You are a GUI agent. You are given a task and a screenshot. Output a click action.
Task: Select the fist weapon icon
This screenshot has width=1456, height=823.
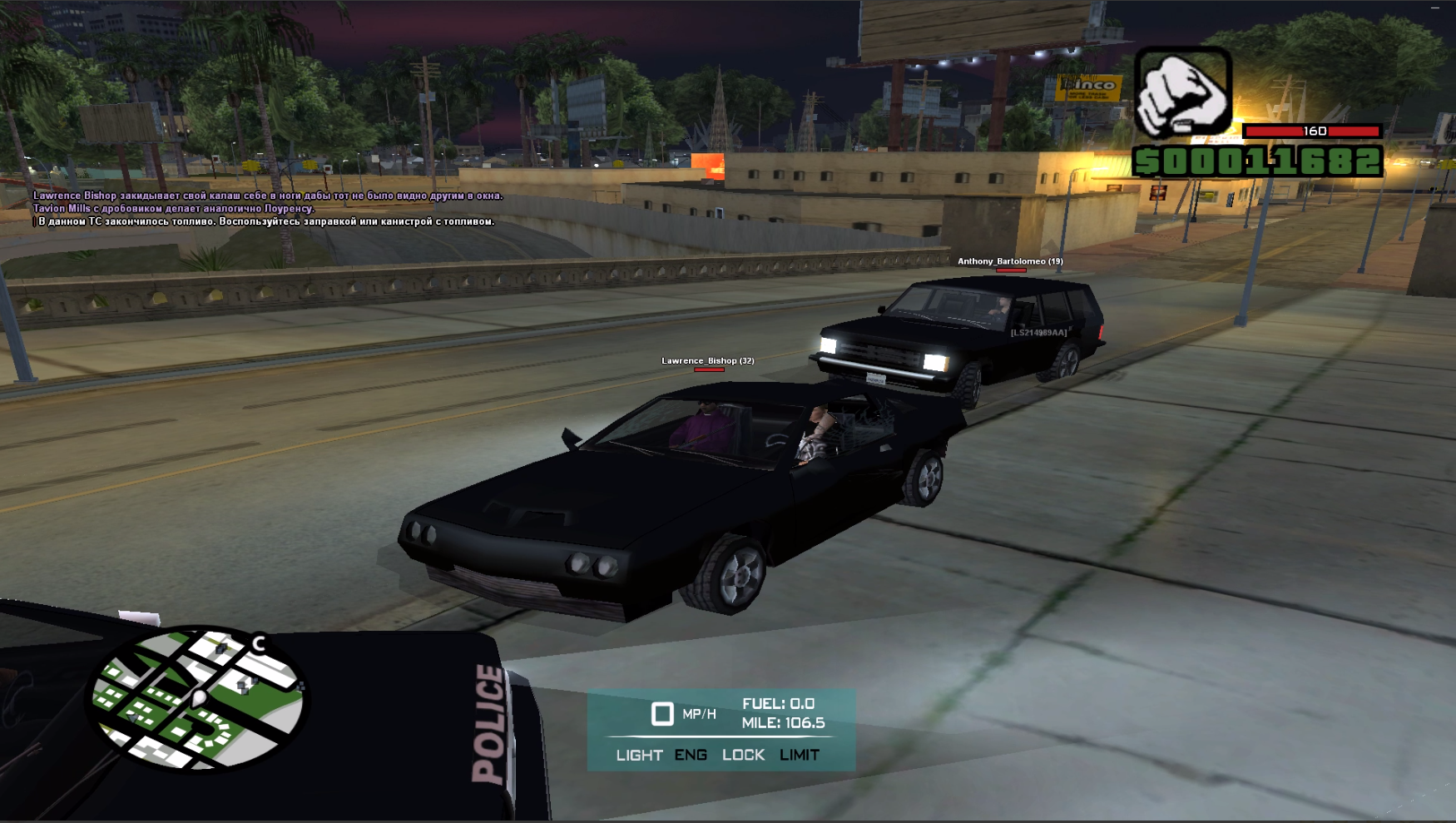[x=1182, y=92]
